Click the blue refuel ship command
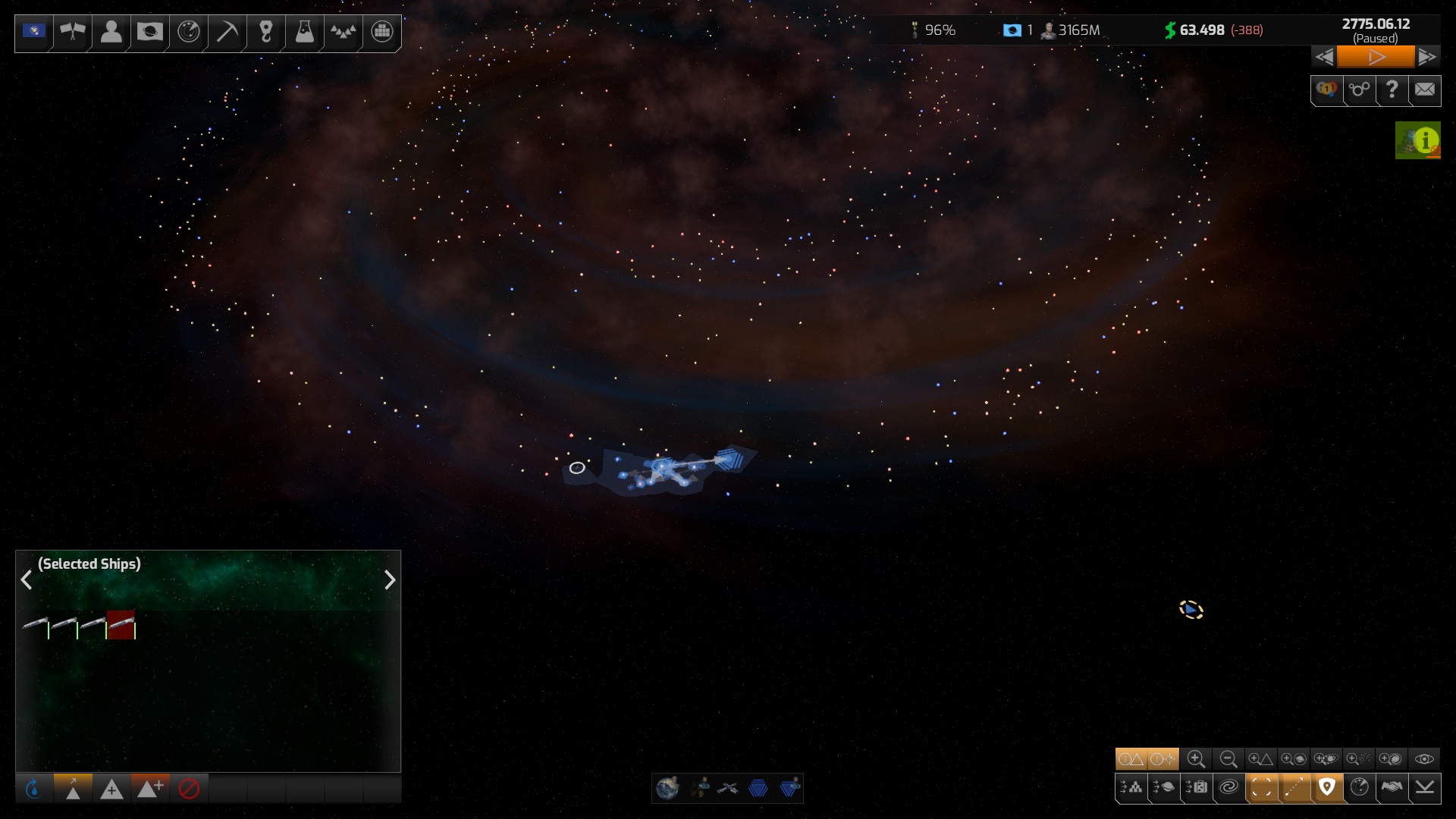This screenshot has height=819, width=1456. pyautogui.click(x=34, y=789)
